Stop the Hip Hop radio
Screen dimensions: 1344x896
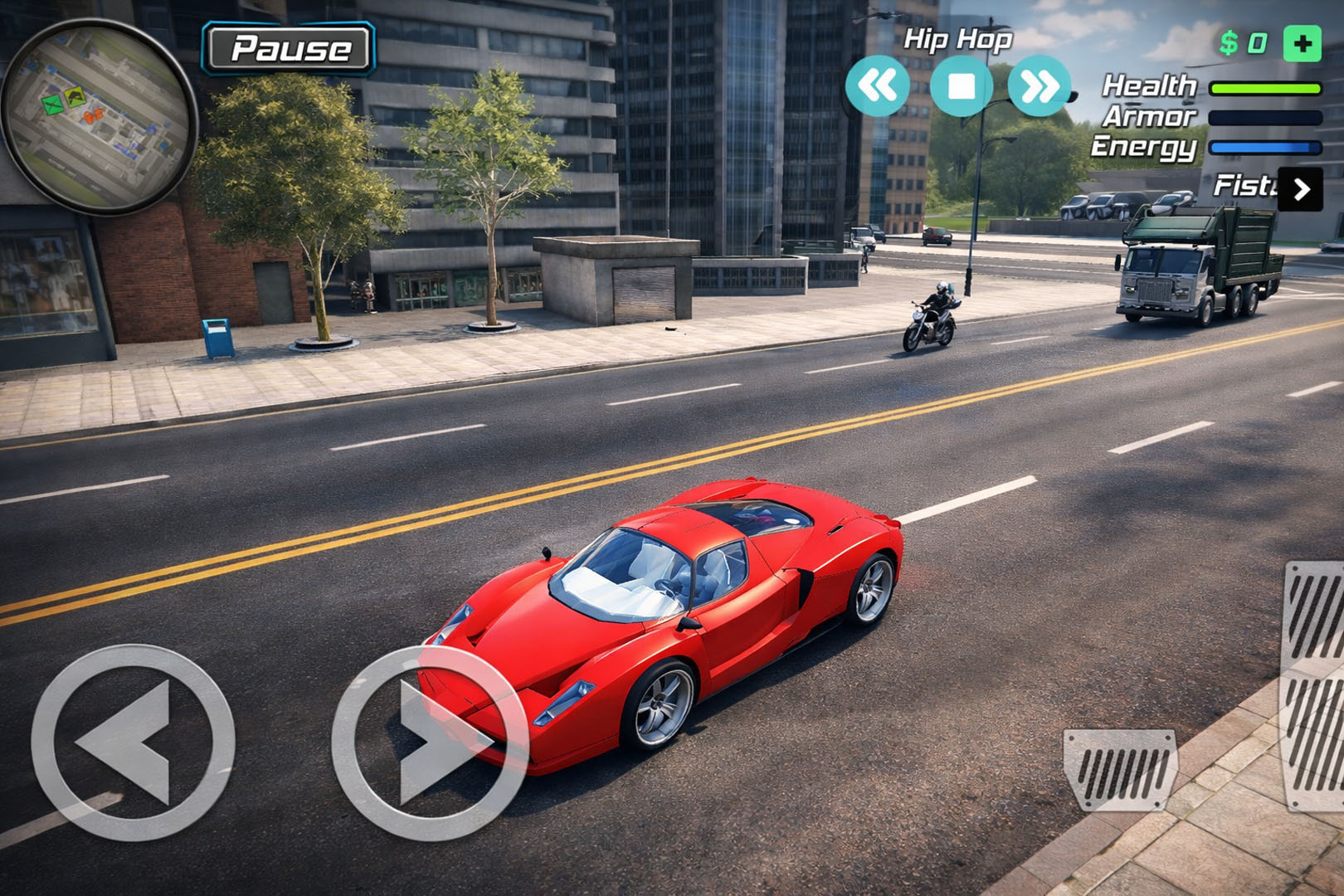[x=961, y=85]
